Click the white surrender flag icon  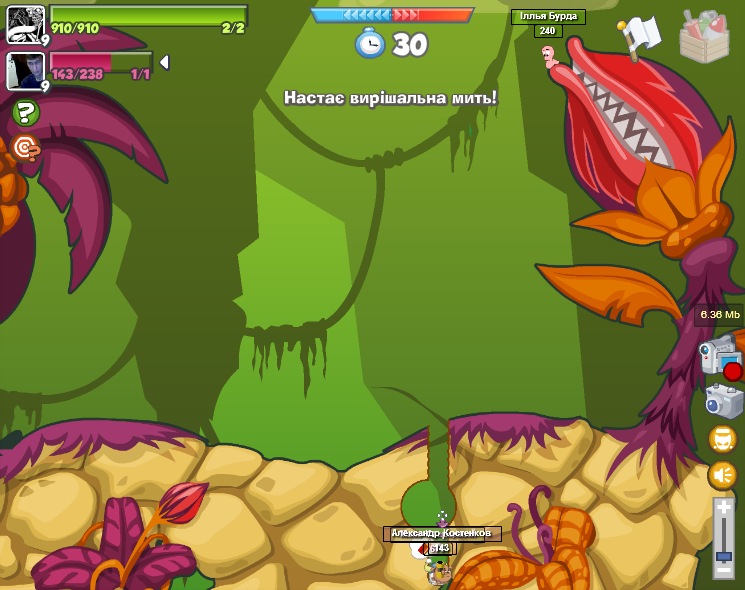(639, 36)
